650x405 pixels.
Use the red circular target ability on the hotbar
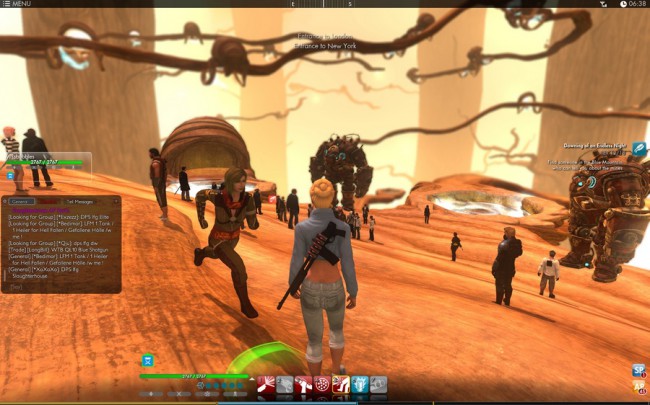(322, 385)
